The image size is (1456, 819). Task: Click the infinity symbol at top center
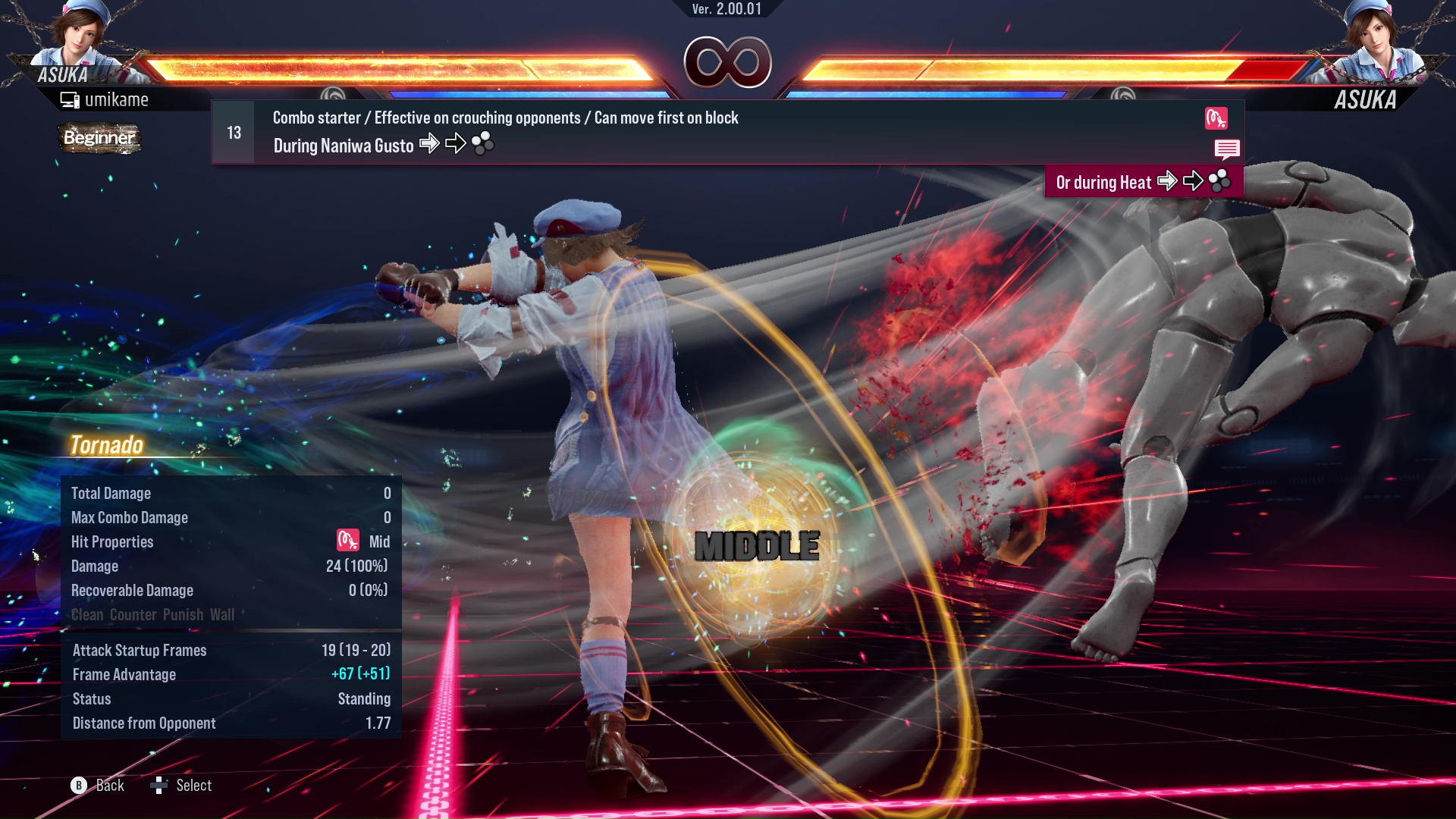click(x=730, y=62)
